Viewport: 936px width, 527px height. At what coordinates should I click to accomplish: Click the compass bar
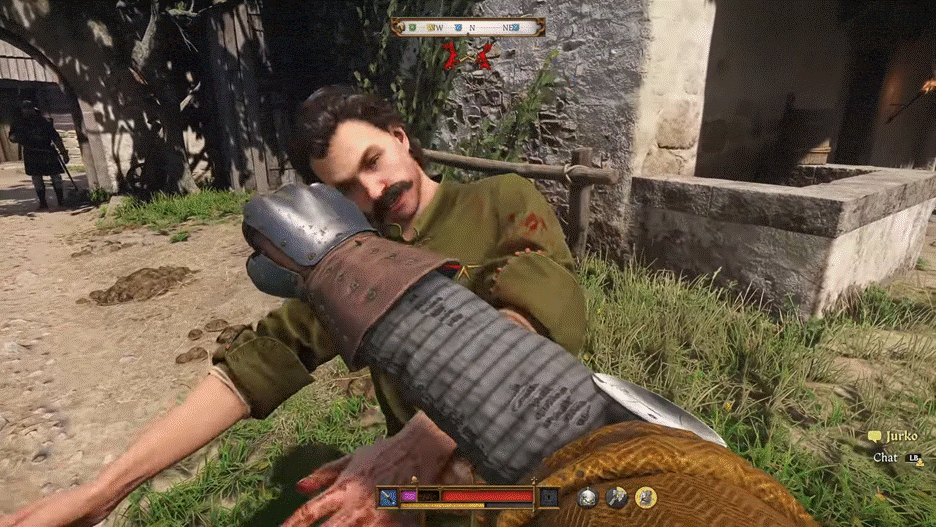(x=468, y=27)
